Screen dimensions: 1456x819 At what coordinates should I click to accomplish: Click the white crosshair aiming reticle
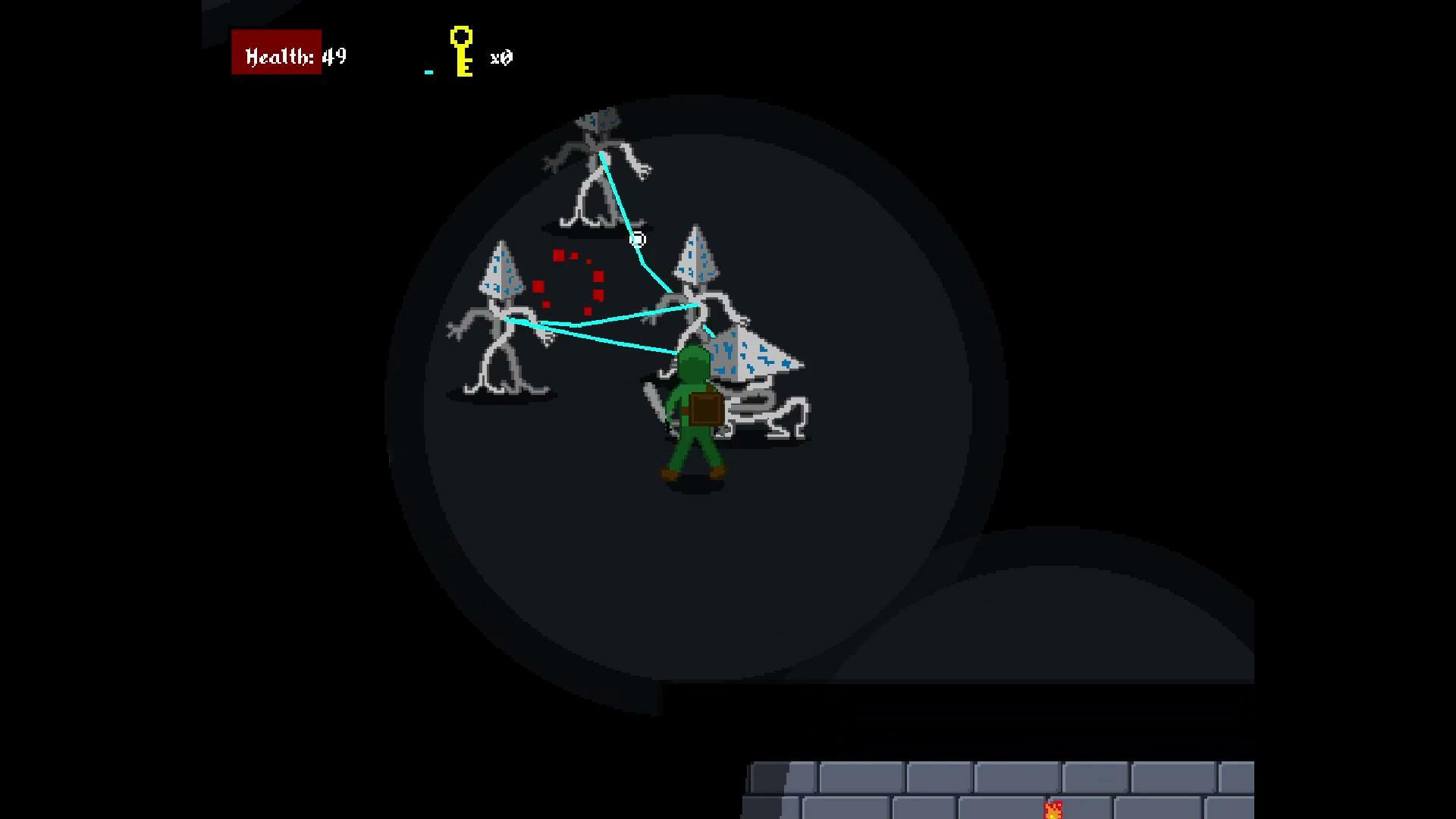(x=638, y=240)
